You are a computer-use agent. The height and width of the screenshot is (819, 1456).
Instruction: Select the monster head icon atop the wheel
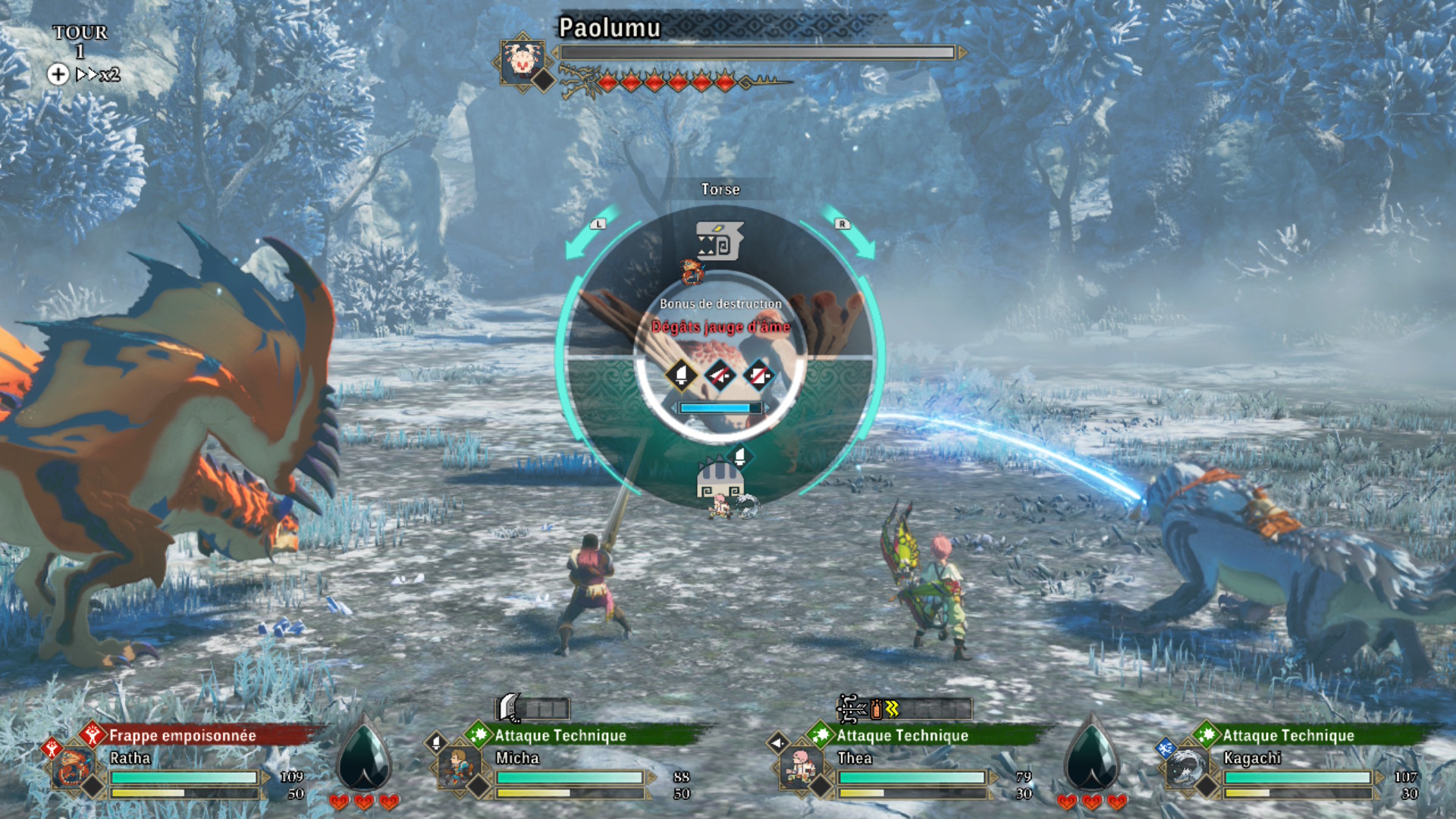(719, 241)
